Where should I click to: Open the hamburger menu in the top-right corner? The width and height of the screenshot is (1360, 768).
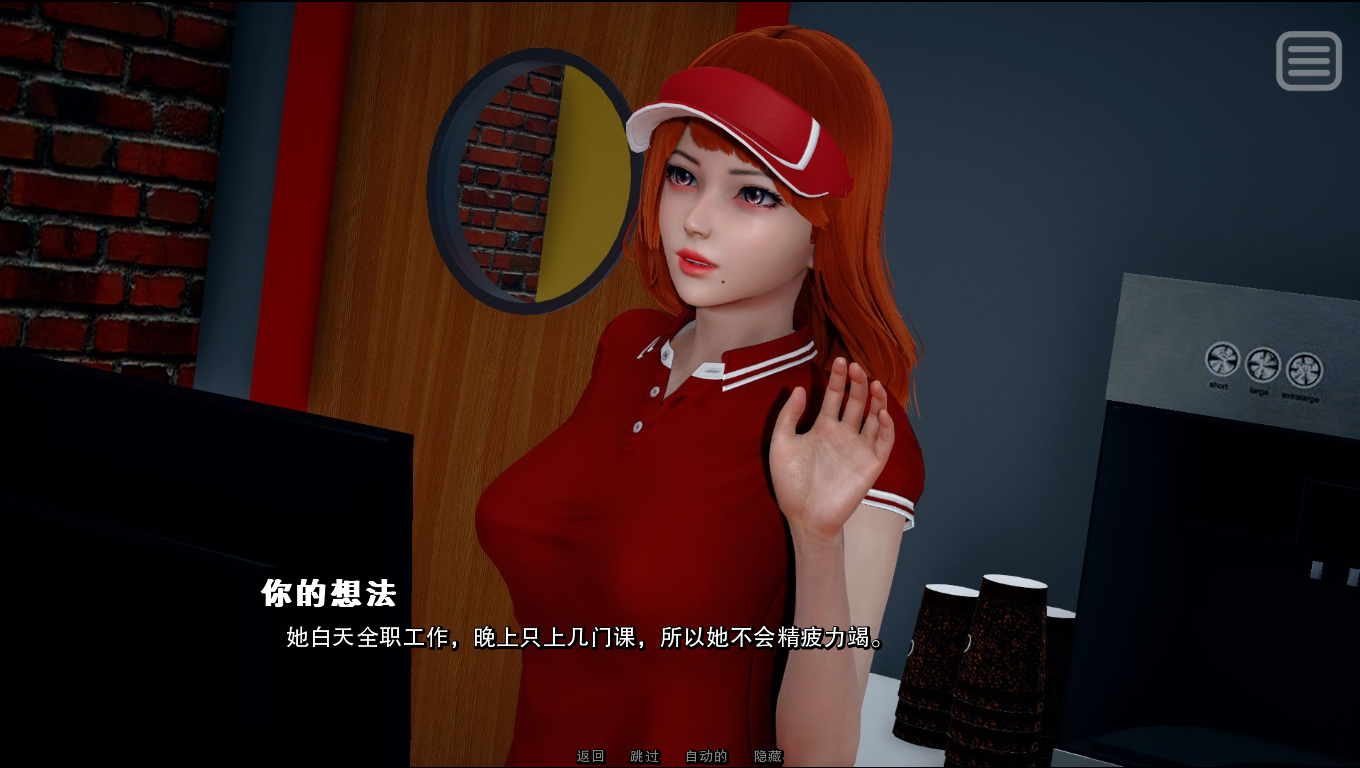tap(1308, 62)
